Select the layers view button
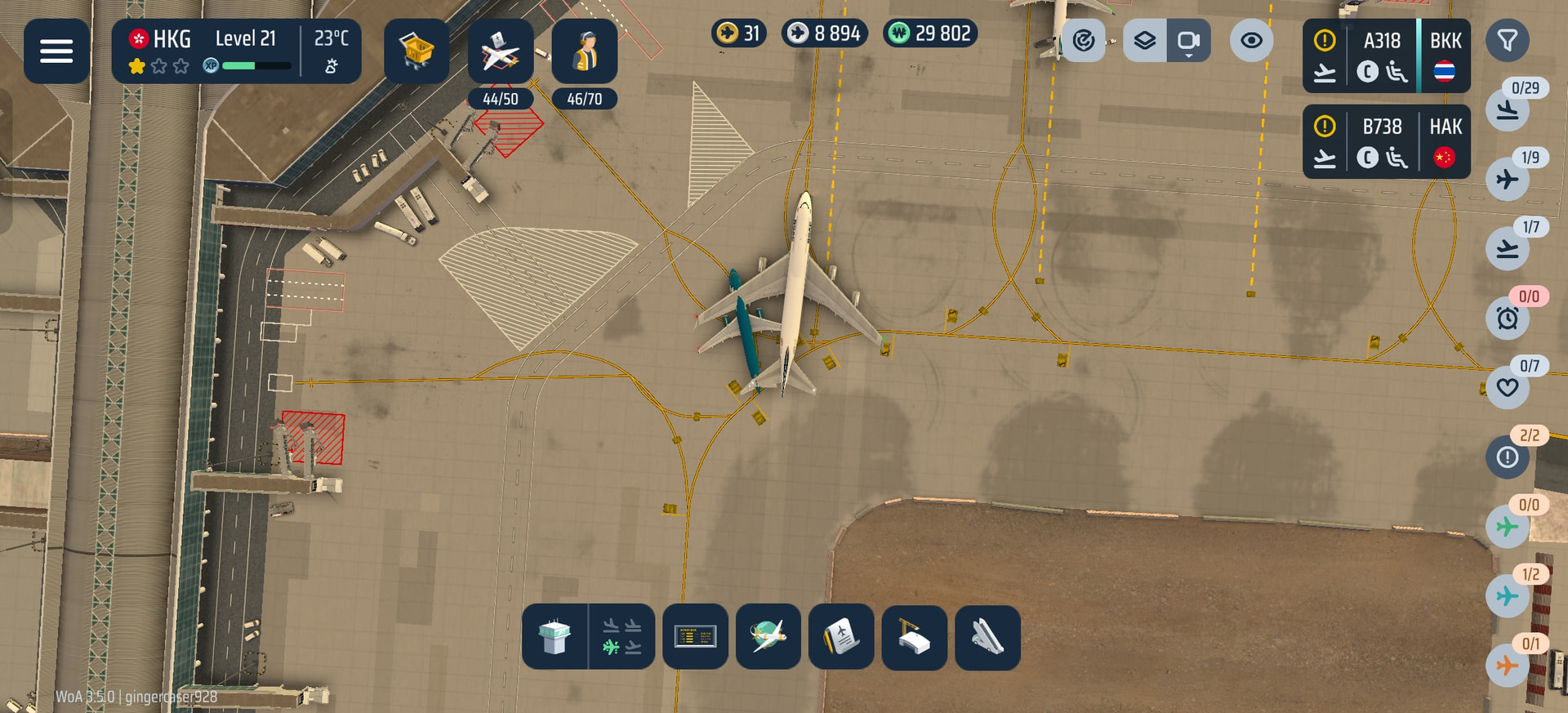This screenshot has width=1568, height=713. pos(1145,41)
